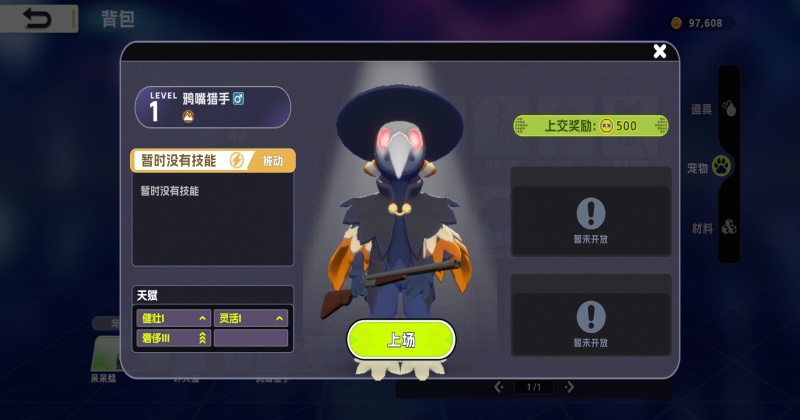Choose the 灵活I talent
Screen dimensions: 800x420
[250, 318]
